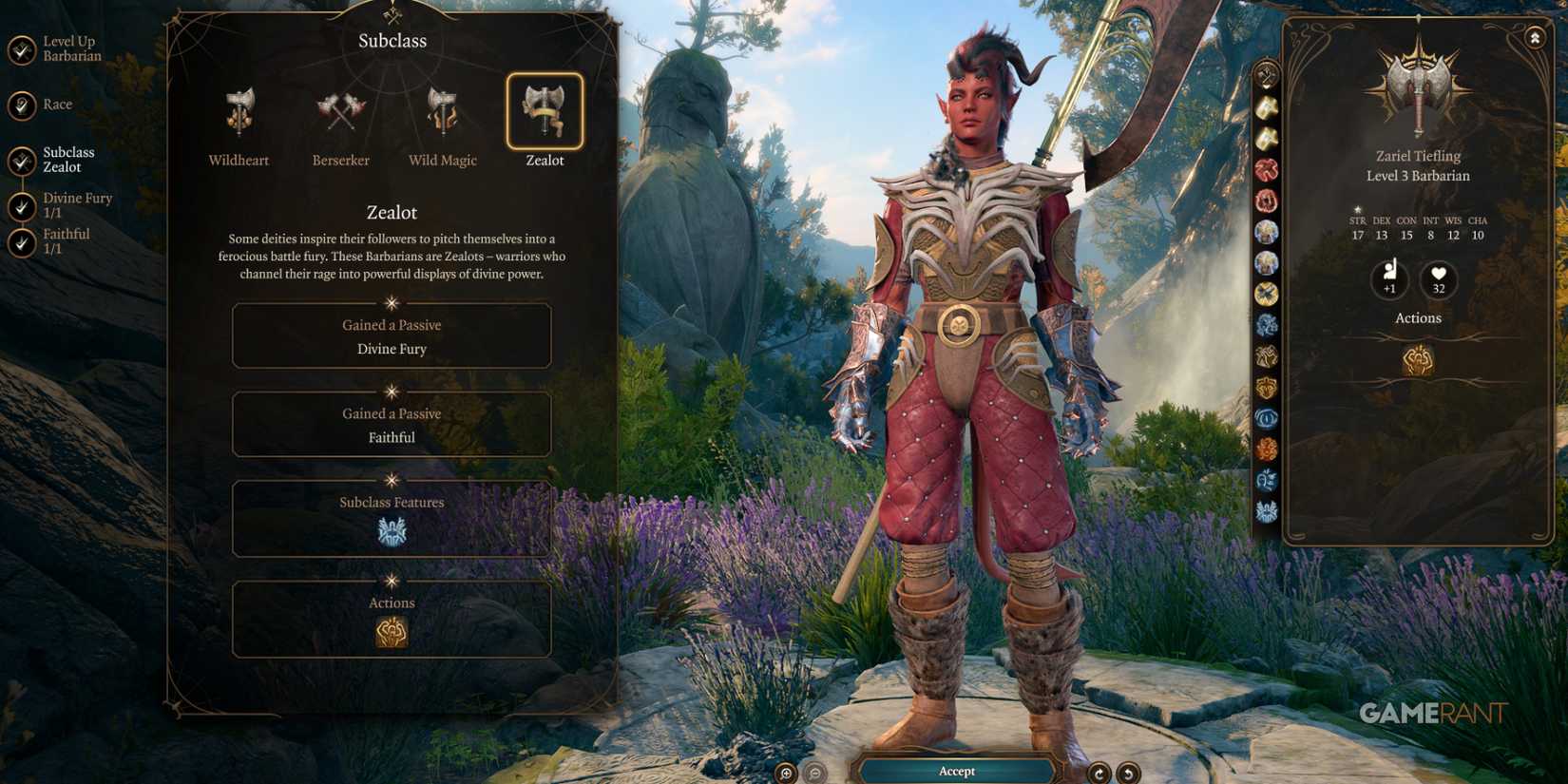Collapse the character summary panel
This screenshot has height=784, width=1568.
pyautogui.click(x=1535, y=38)
